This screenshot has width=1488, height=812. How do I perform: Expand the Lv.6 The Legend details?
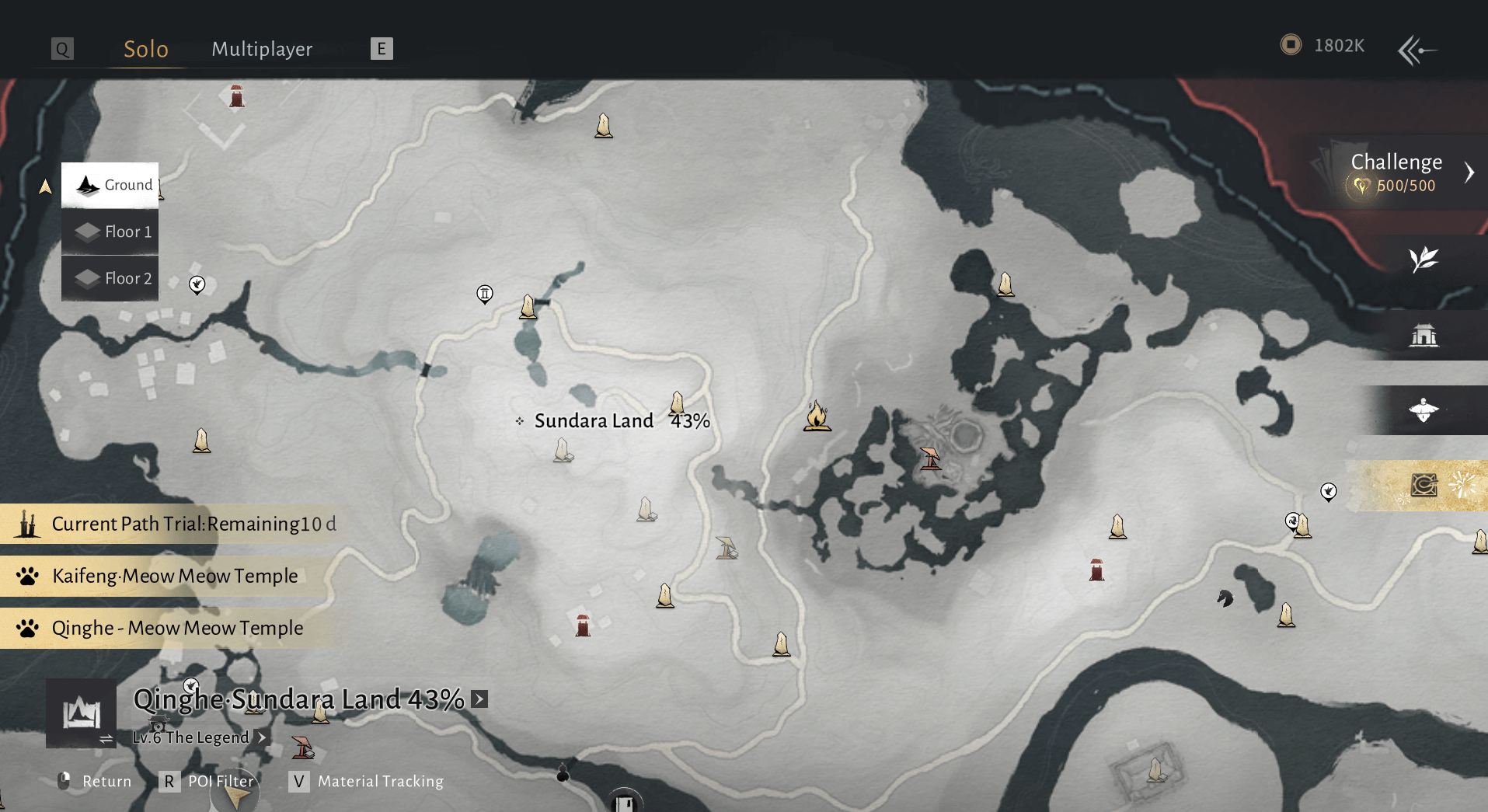[x=262, y=737]
